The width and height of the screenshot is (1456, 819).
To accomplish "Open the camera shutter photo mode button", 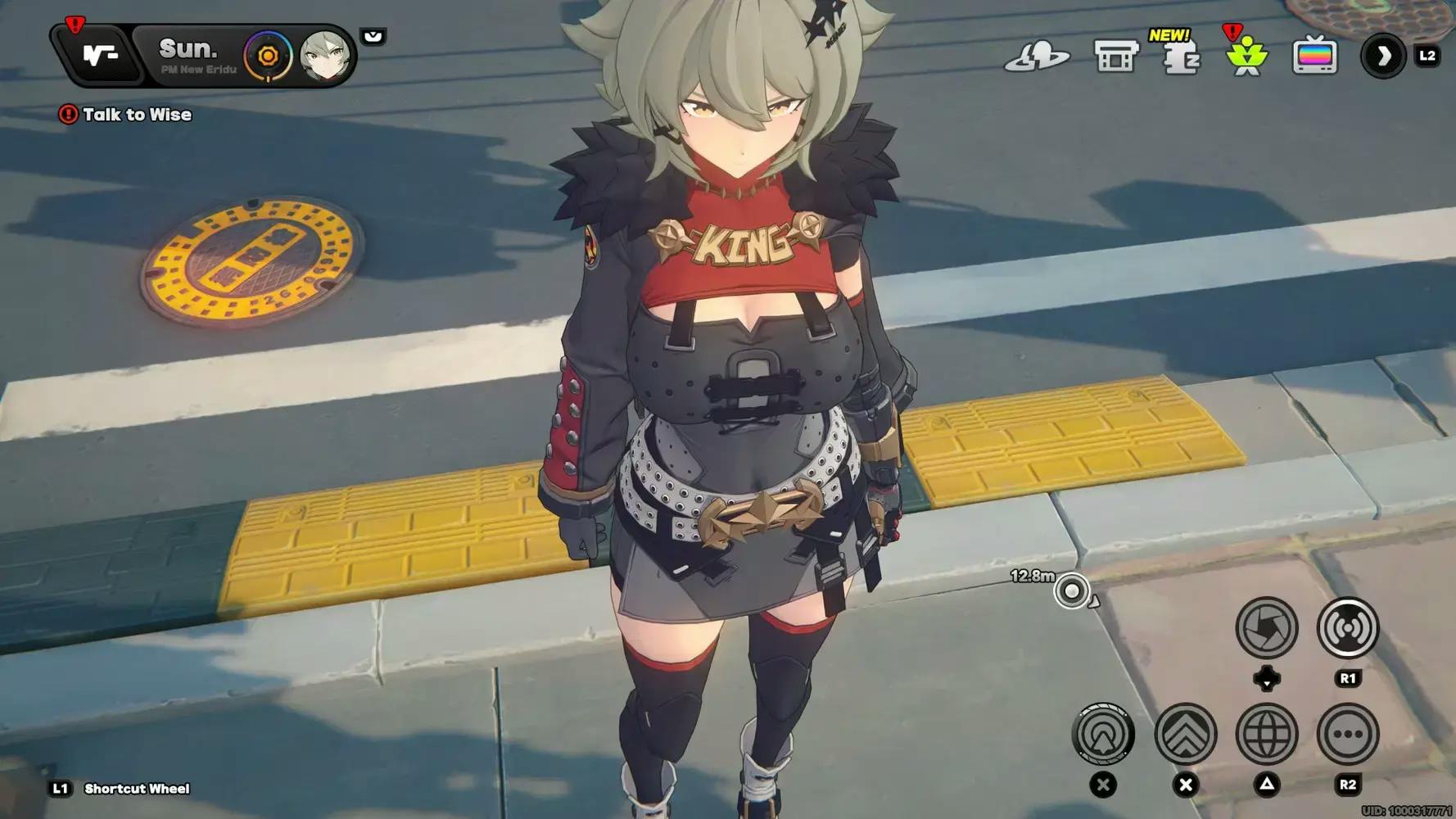I will tap(1266, 628).
